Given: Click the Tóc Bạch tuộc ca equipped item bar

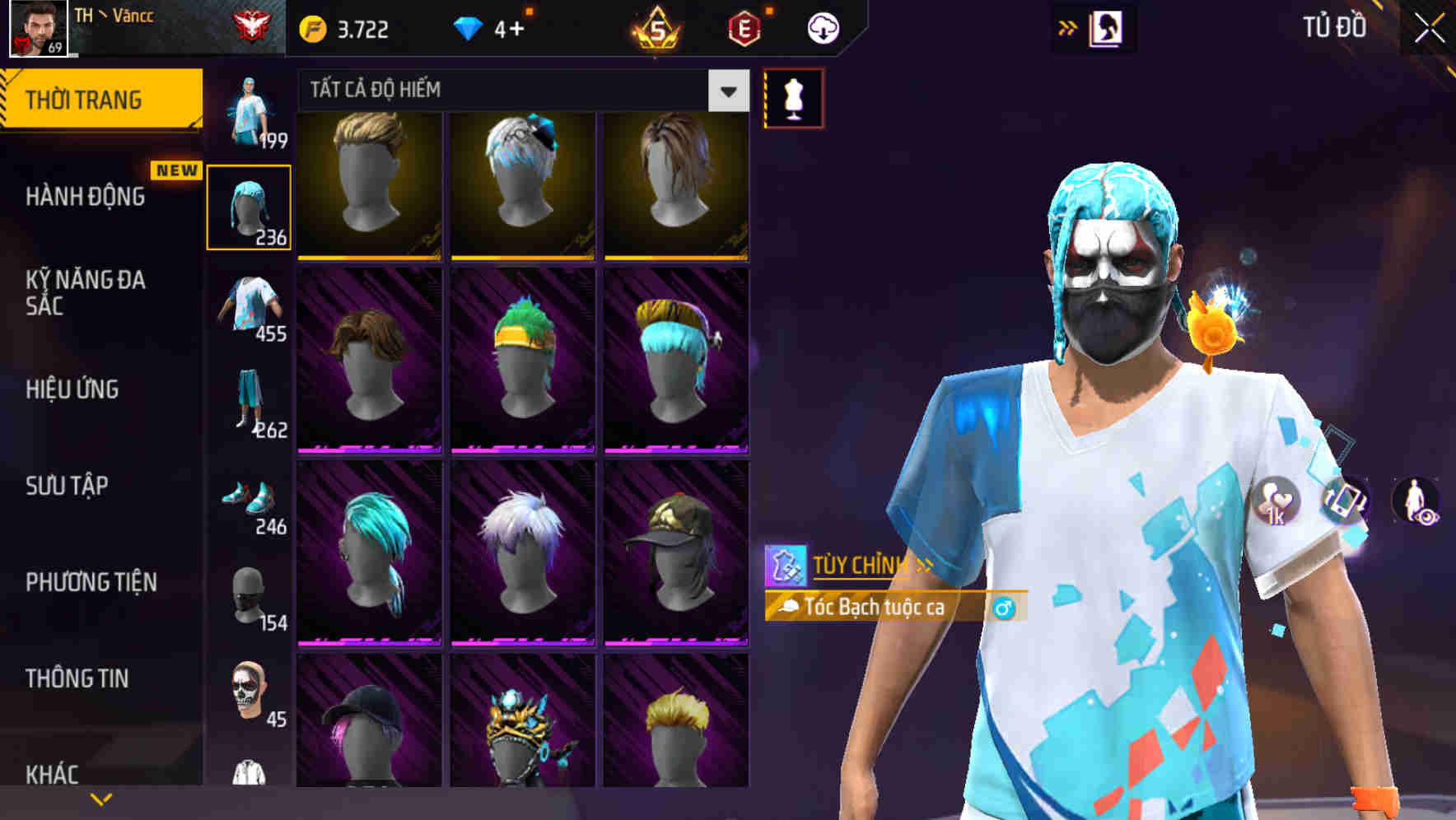Looking at the screenshot, I should tap(873, 608).
